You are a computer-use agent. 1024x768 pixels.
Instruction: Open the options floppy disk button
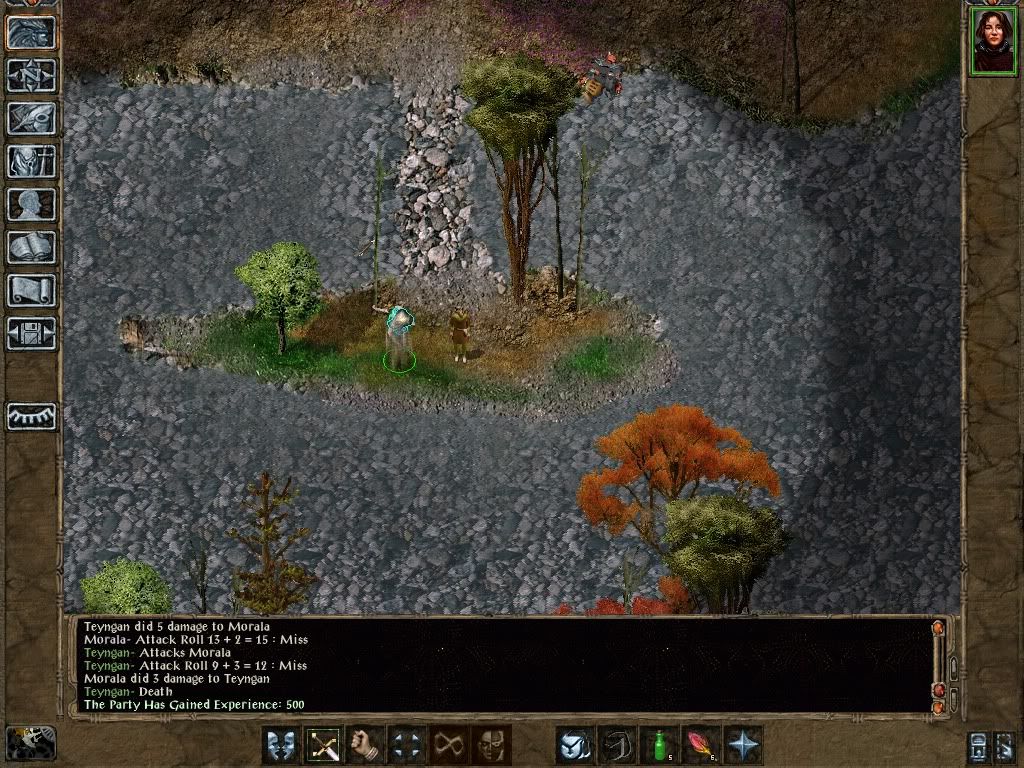31,333
